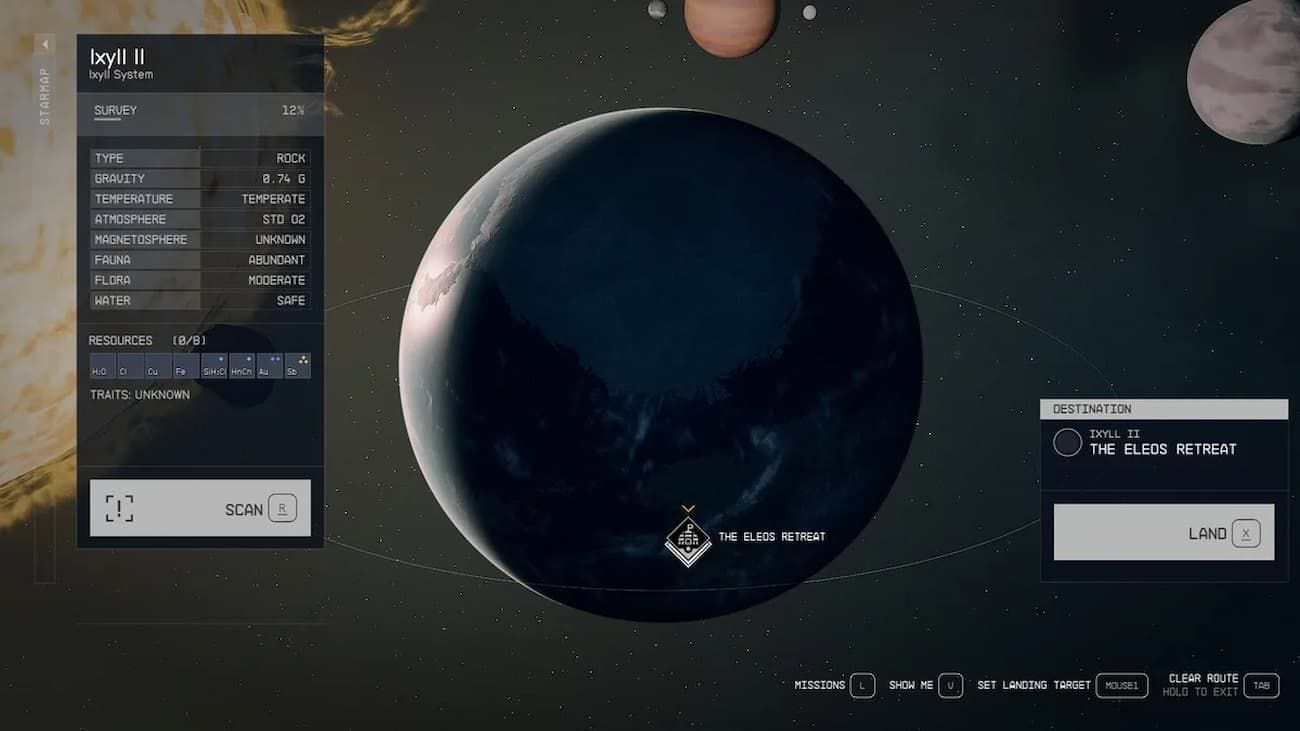
Task: Toggle the Magnetosphere Unknown row
Action: pyautogui.click(x=200, y=239)
